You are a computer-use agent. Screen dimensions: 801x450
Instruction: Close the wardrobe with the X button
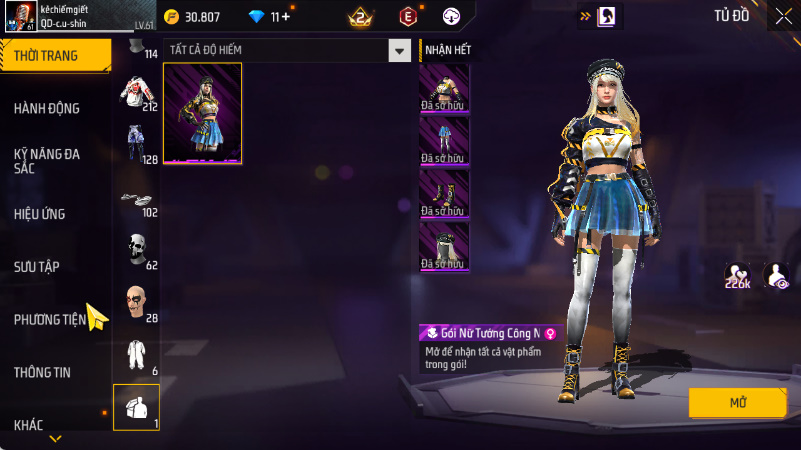pos(783,15)
